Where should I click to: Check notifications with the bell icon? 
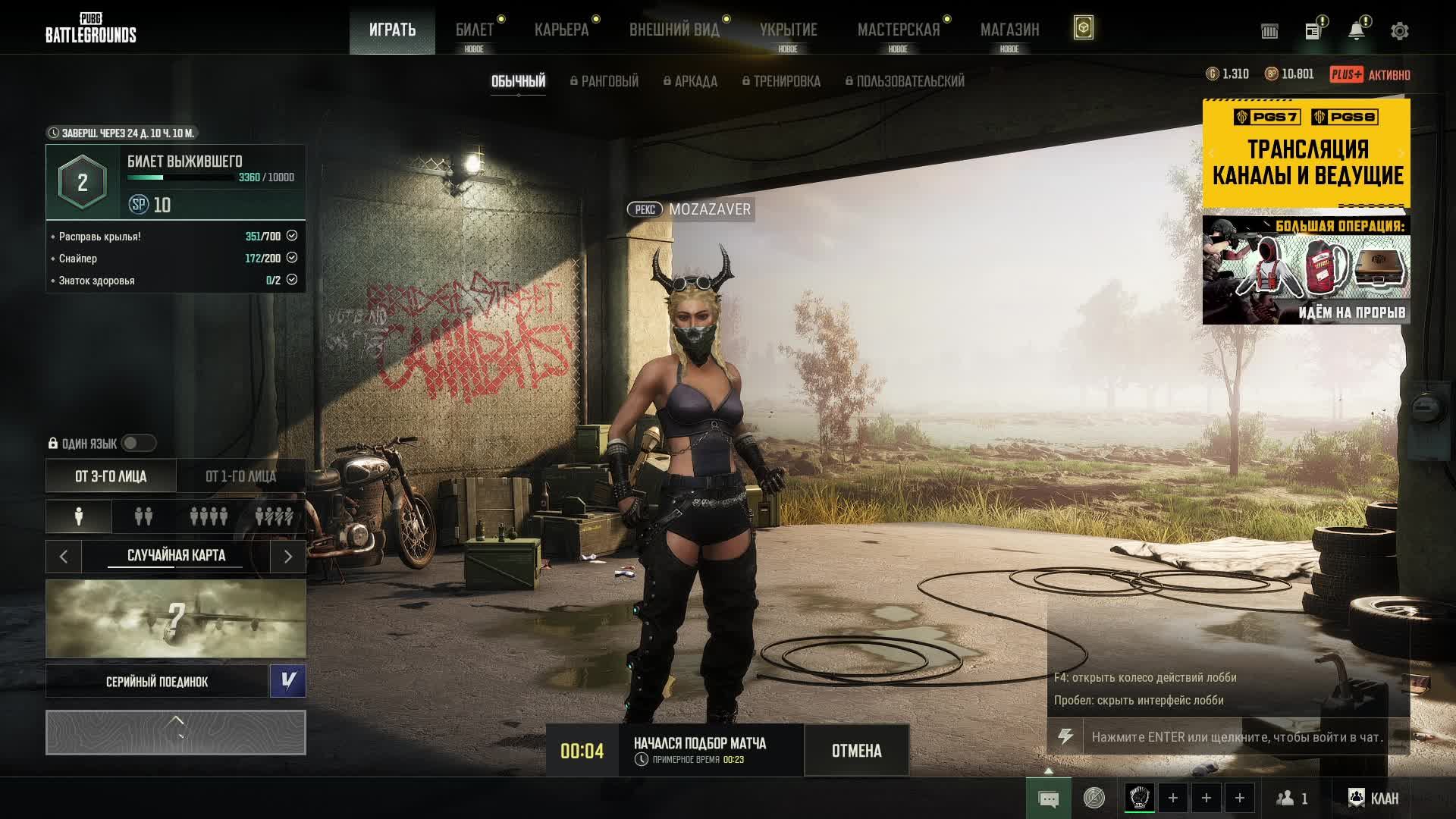click(1356, 31)
